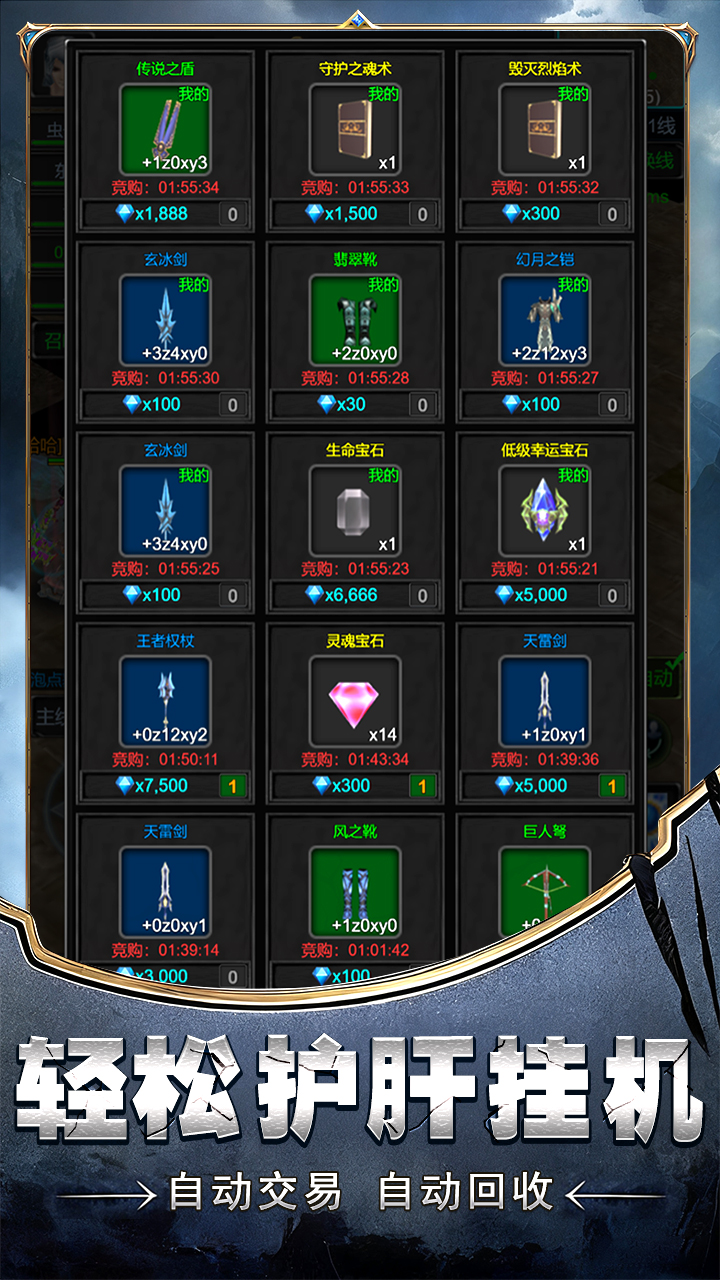Choose the 低级幸运宝石 gem listing

click(x=545, y=511)
